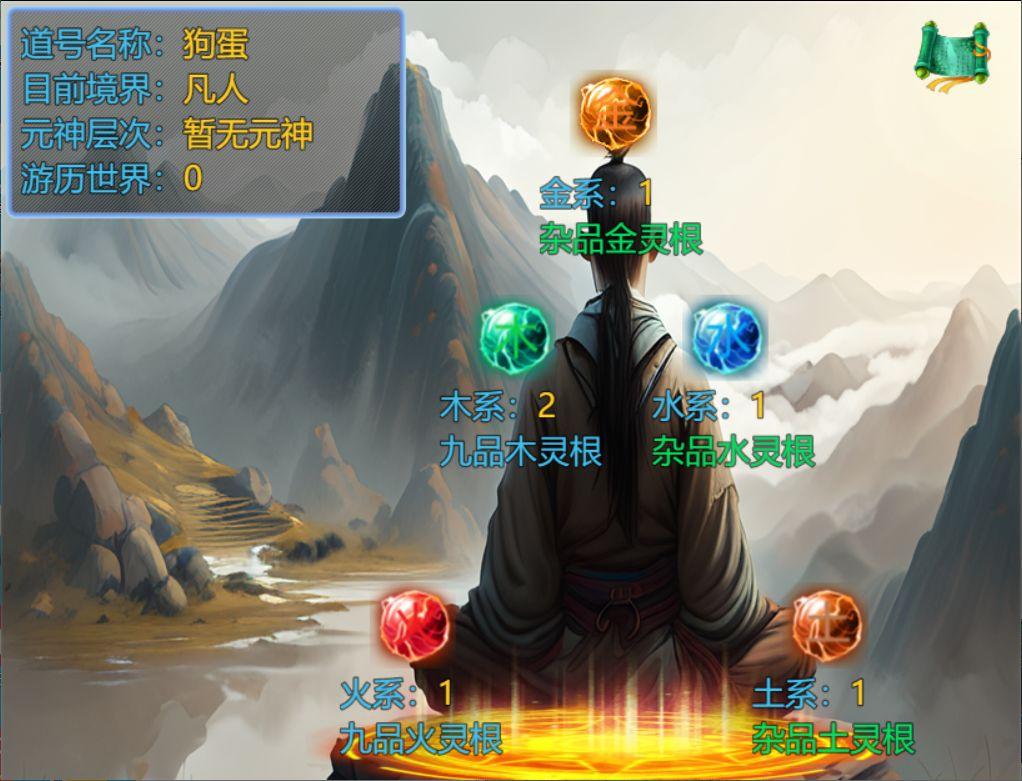Click the earth element orb
The height and width of the screenshot is (781, 1022).
827,623
